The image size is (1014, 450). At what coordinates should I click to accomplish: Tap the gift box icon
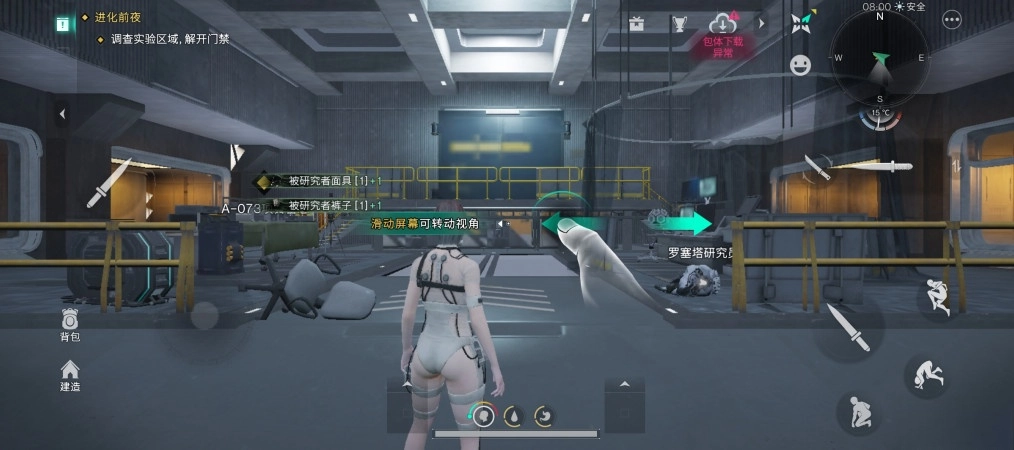point(637,22)
